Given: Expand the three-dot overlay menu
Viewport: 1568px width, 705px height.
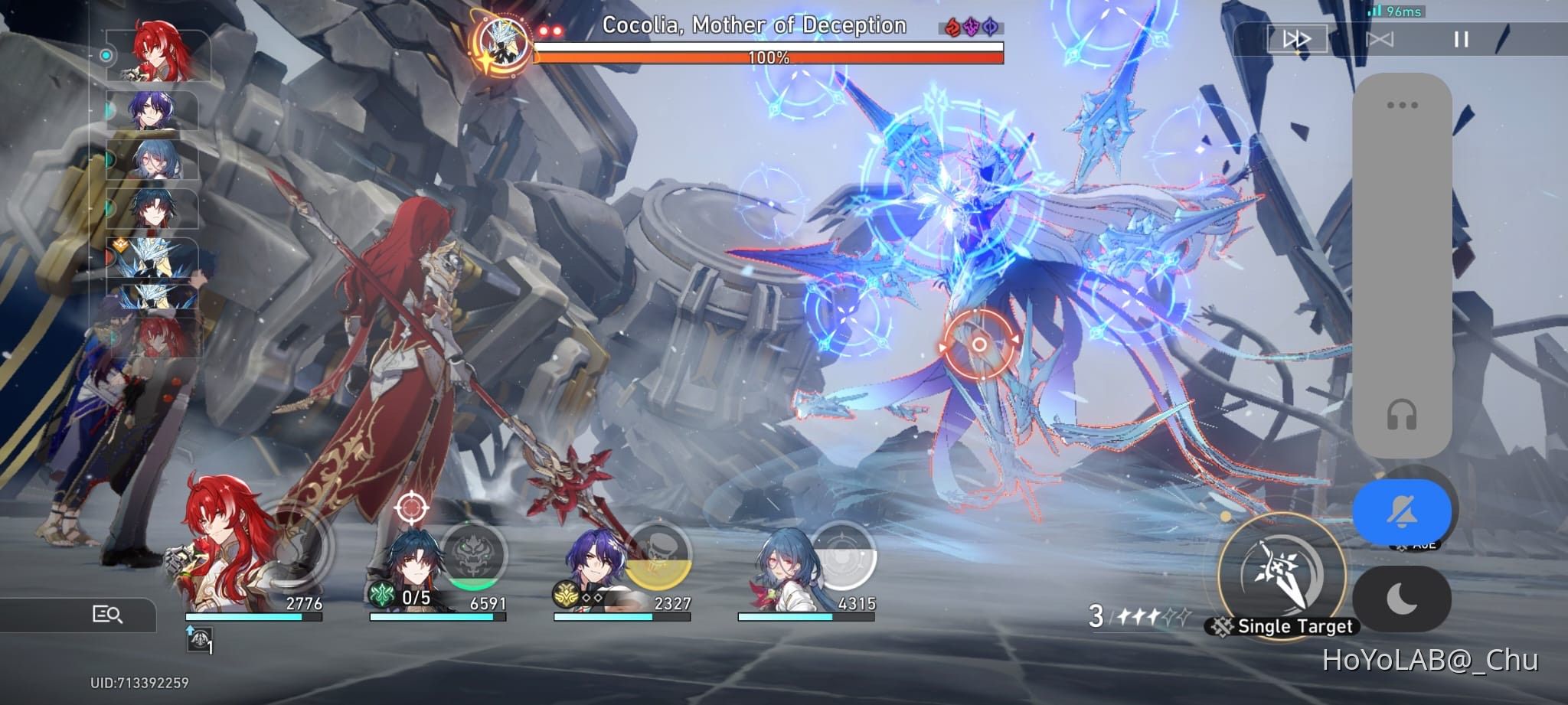Looking at the screenshot, I should pyautogui.click(x=1403, y=105).
